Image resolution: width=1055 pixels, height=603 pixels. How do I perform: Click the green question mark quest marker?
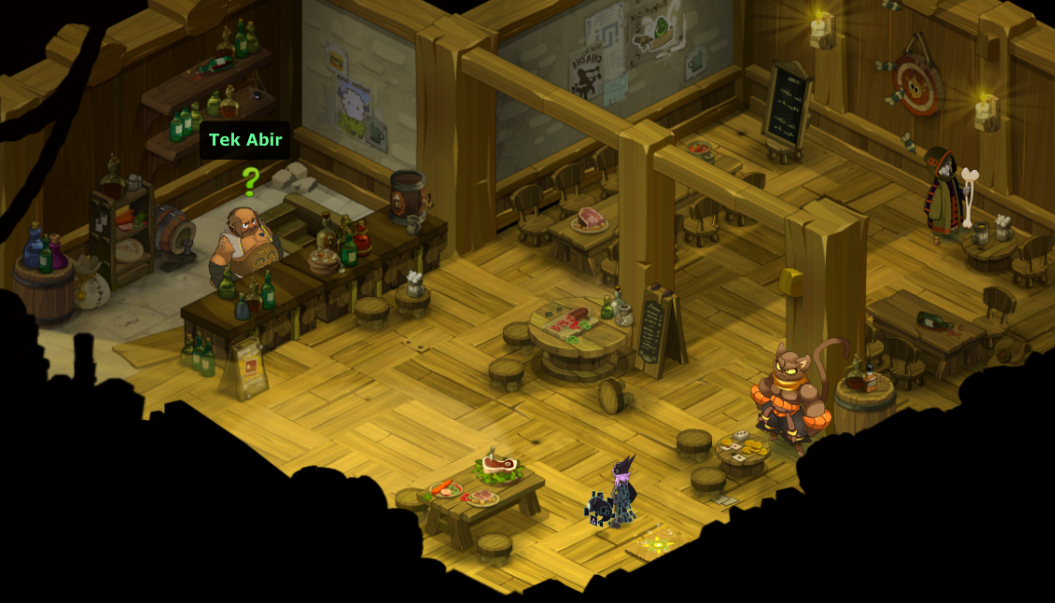(x=250, y=181)
